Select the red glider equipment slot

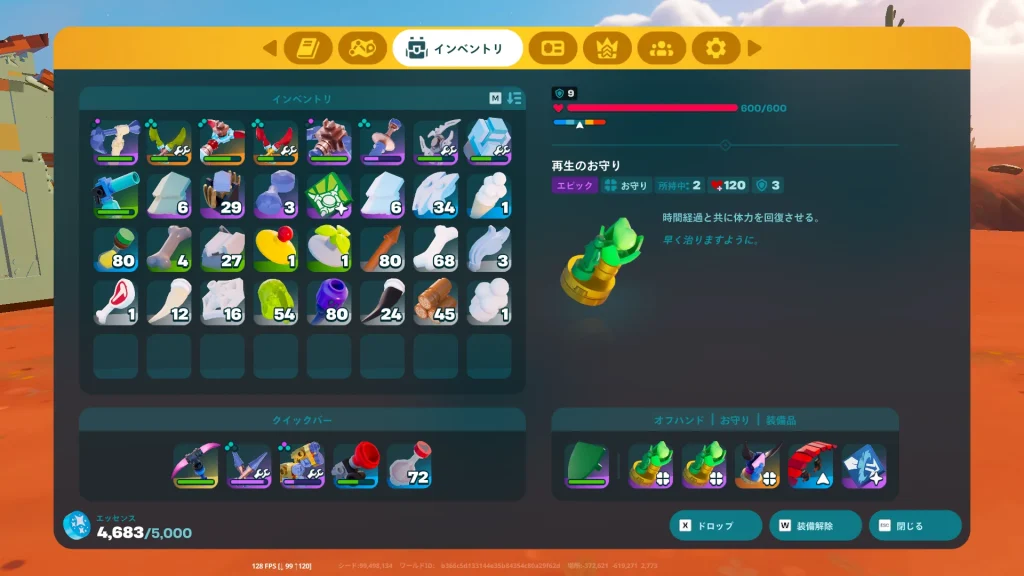point(810,466)
